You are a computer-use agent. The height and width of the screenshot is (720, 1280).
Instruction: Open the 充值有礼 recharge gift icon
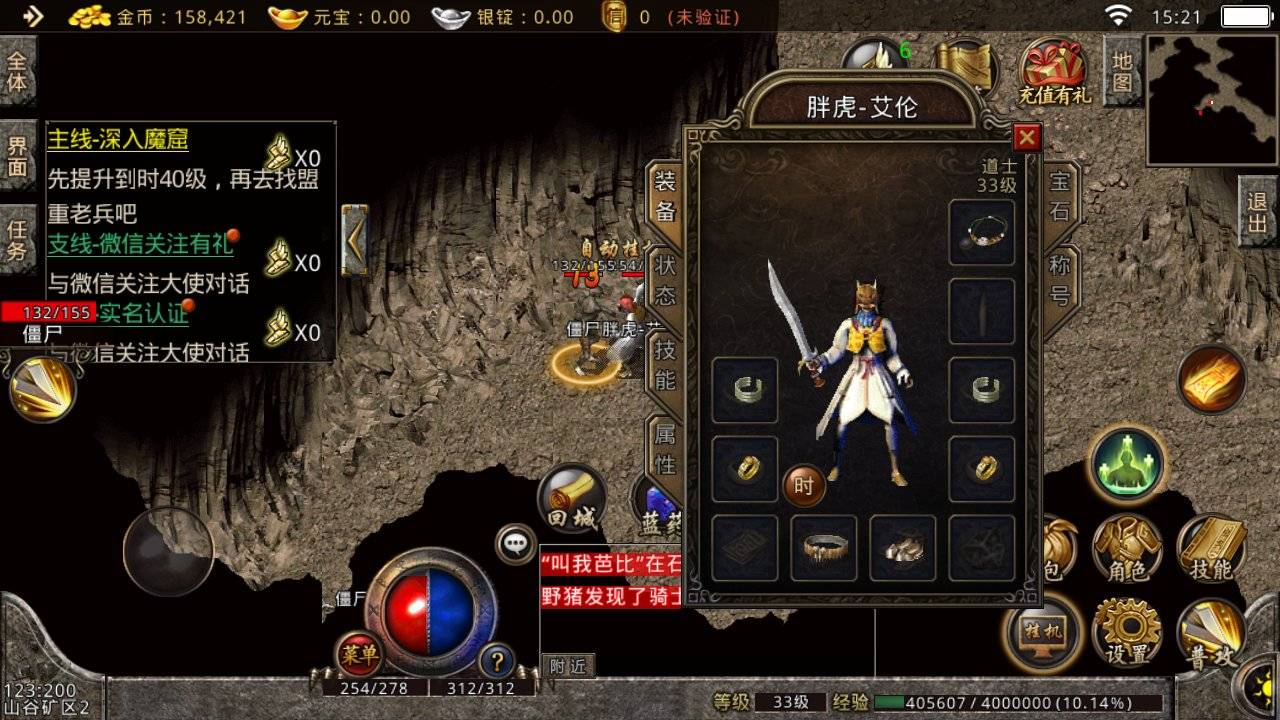click(1049, 64)
